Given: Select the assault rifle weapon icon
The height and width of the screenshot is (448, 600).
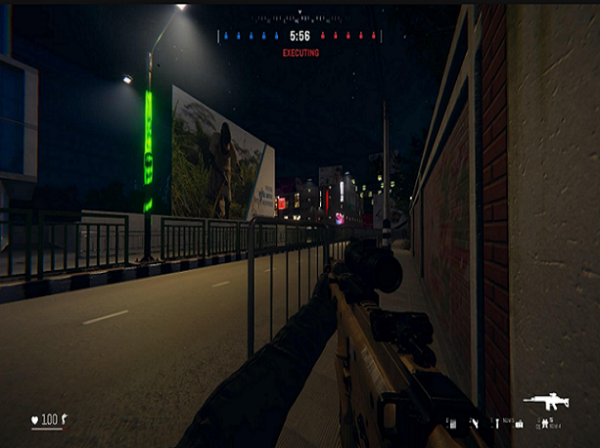Looking at the screenshot, I should tap(545, 401).
